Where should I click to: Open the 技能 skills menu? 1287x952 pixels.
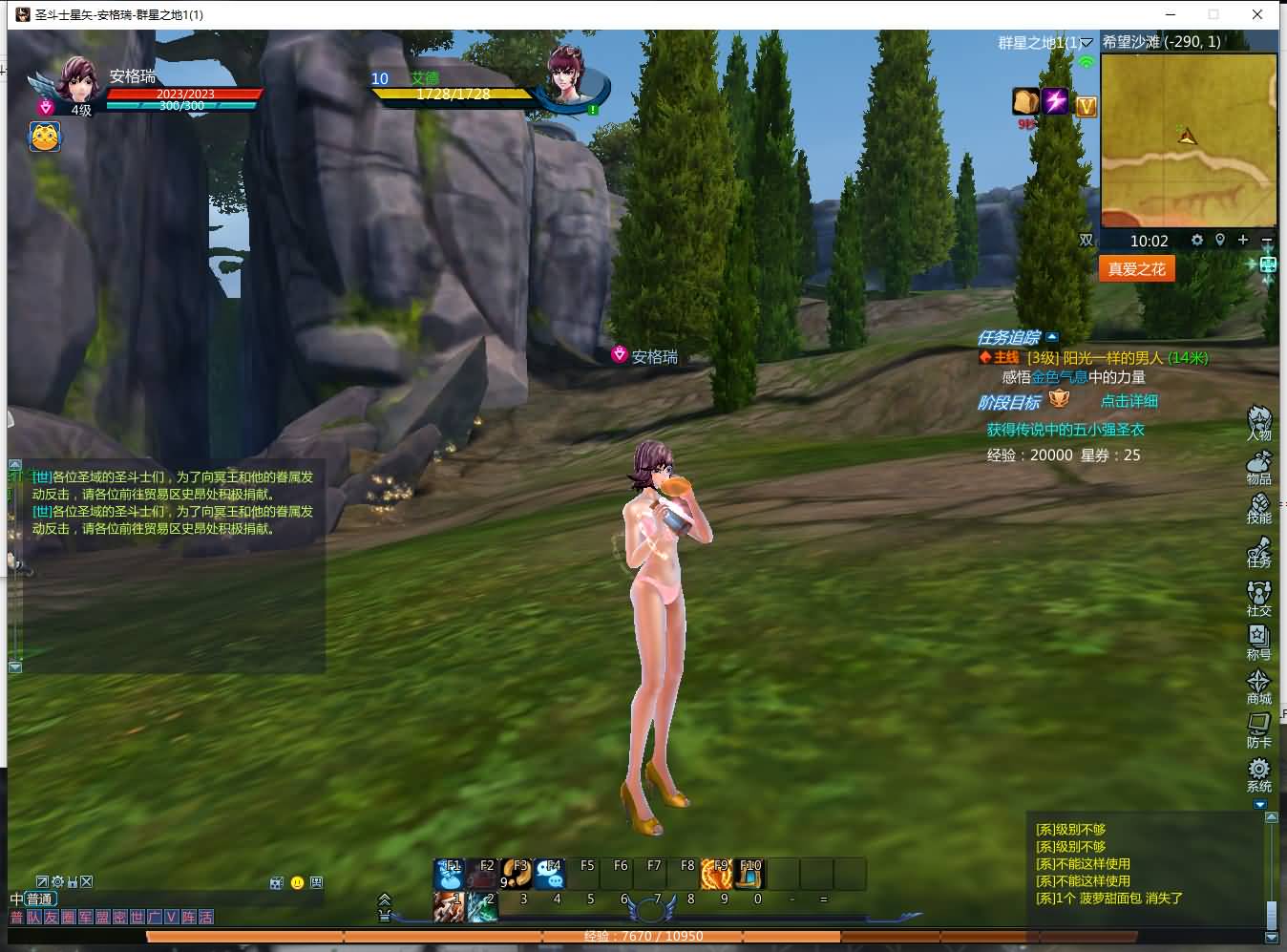(x=1259, y=508)
